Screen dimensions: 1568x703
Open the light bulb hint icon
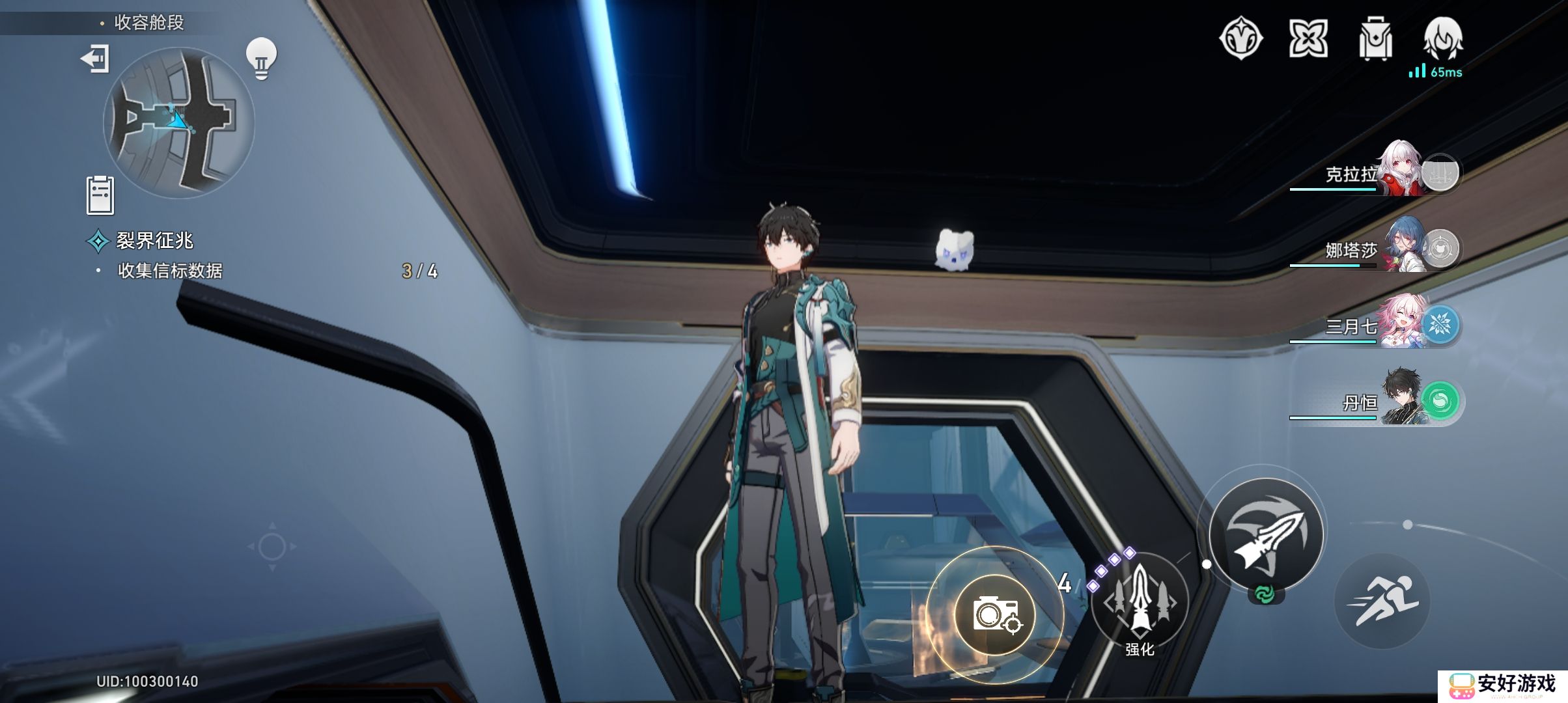point(261,59)
